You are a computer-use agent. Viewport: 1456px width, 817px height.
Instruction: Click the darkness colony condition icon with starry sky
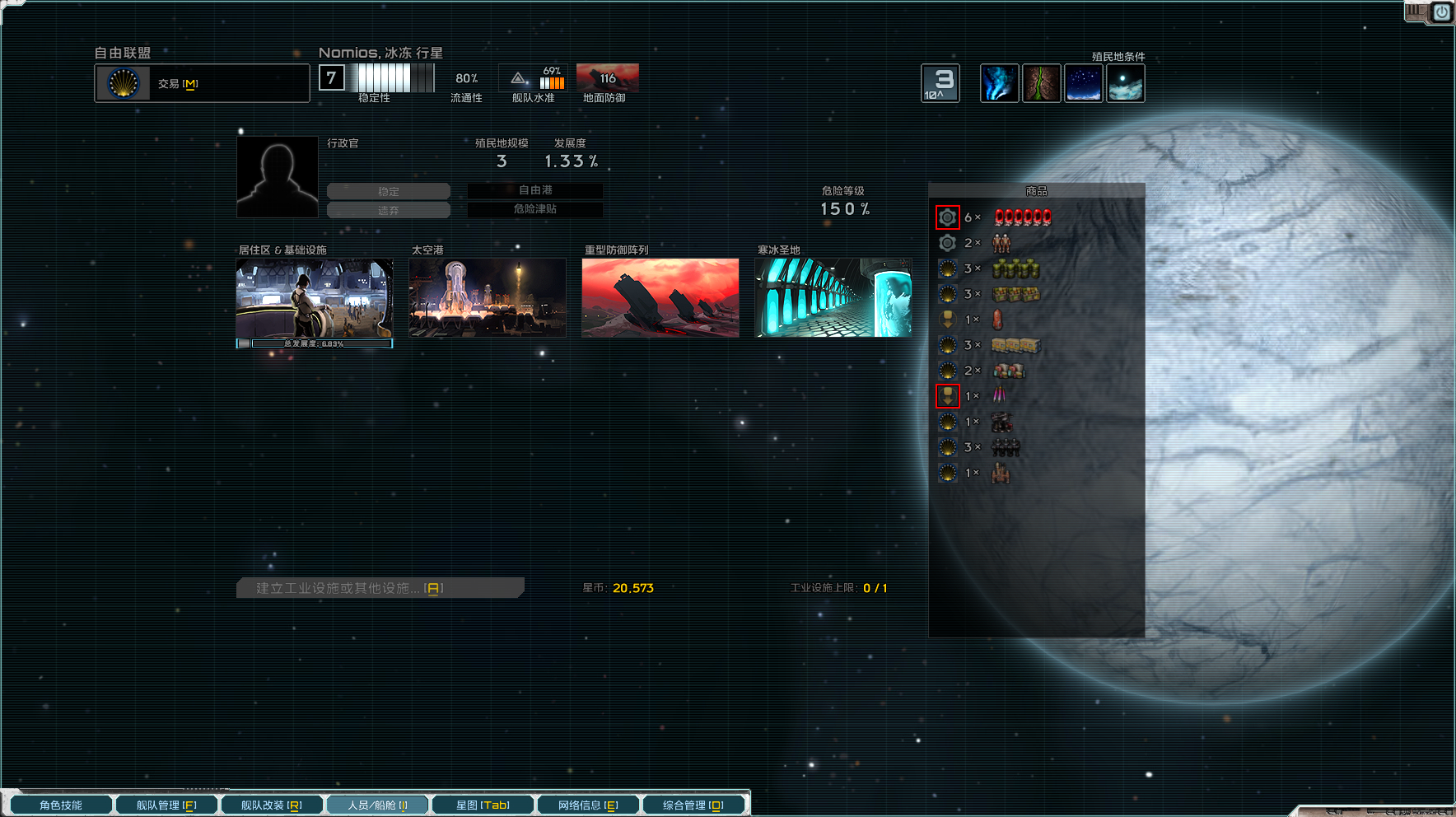[1083, 82]
